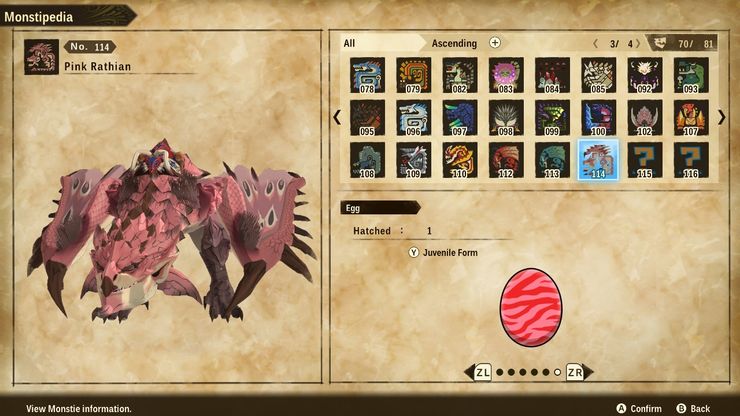Go to the previous monster list page
Screen dimensions: 740x416
(x=337, y=117)
